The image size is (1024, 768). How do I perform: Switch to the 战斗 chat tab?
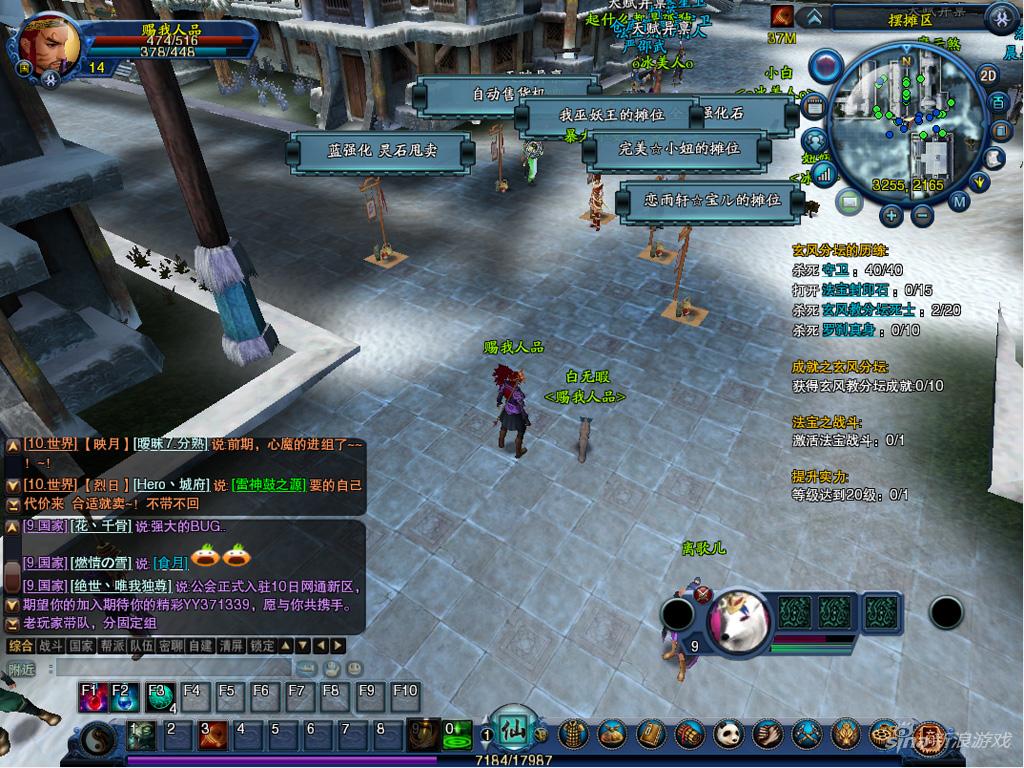click(x=50, y=646)
